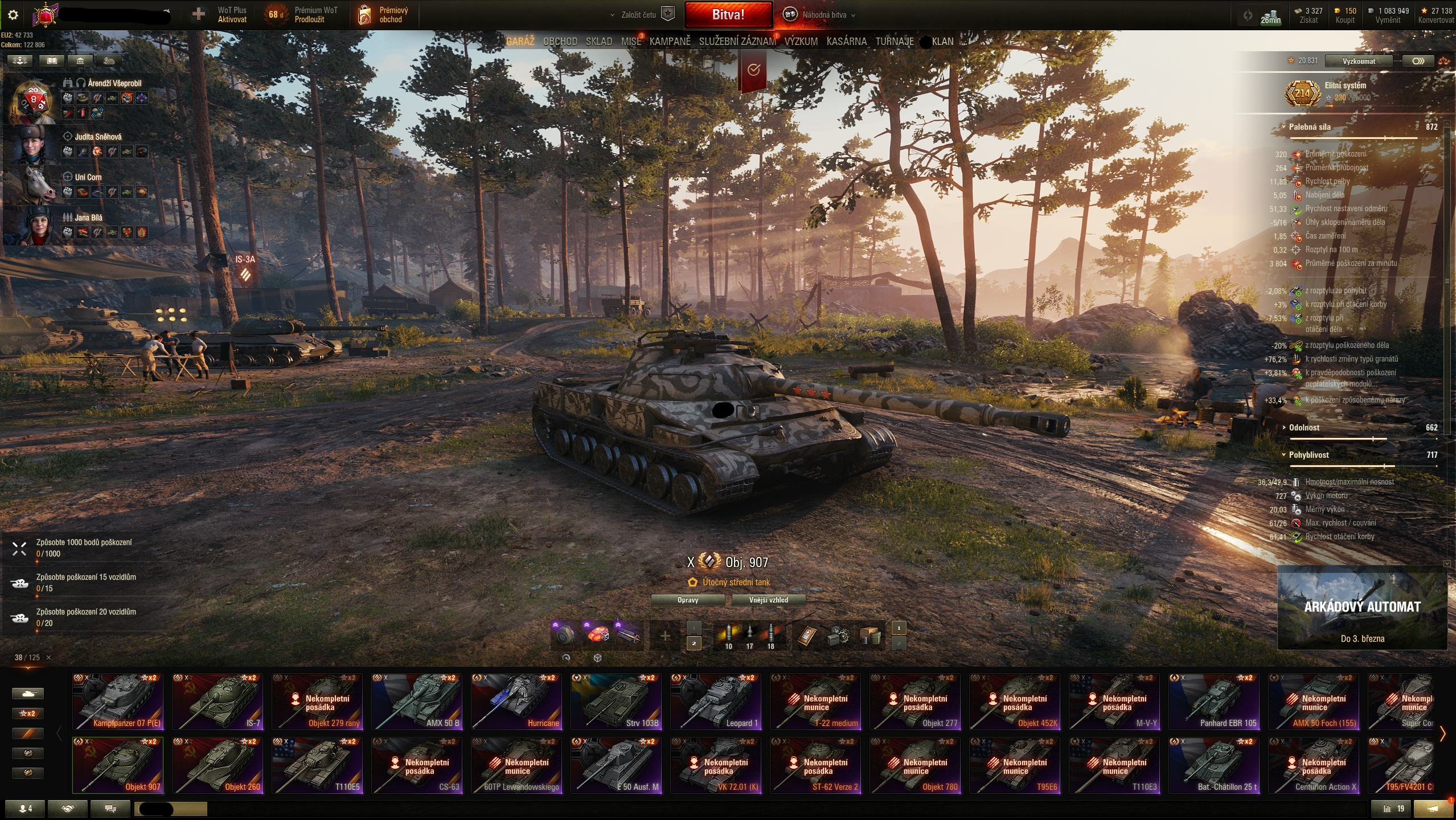The height and width of the screenshot is (820, 1456).
Task: Open Vnější vzhled customization
Action: click(x=768, y=600)
